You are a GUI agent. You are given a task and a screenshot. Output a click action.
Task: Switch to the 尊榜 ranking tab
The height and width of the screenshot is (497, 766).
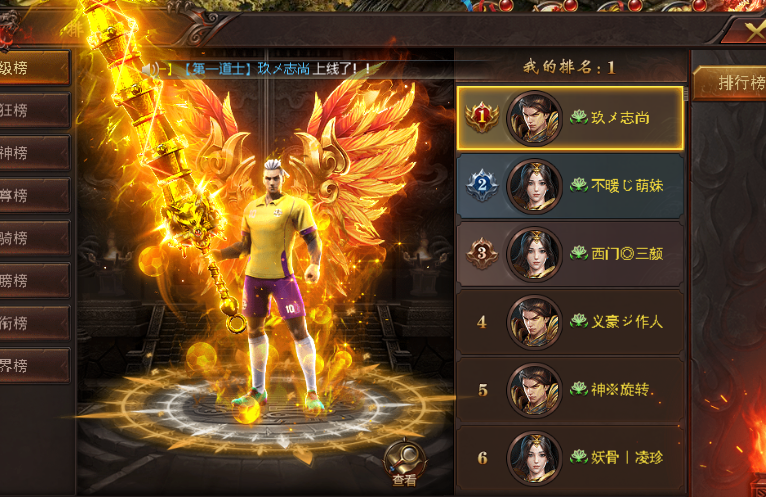point(34,195)
